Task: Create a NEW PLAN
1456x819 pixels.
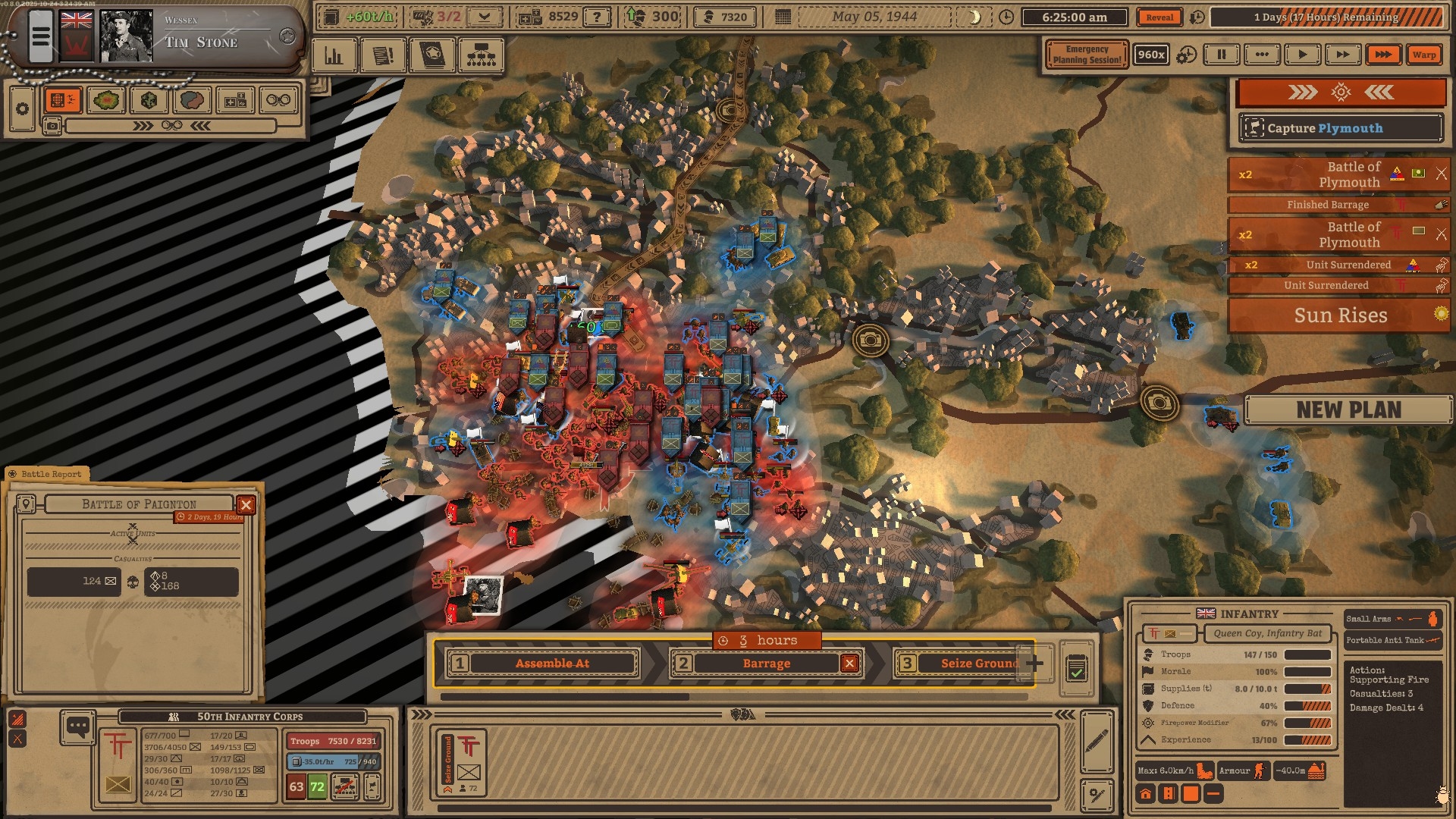Action: point(1348,409)
